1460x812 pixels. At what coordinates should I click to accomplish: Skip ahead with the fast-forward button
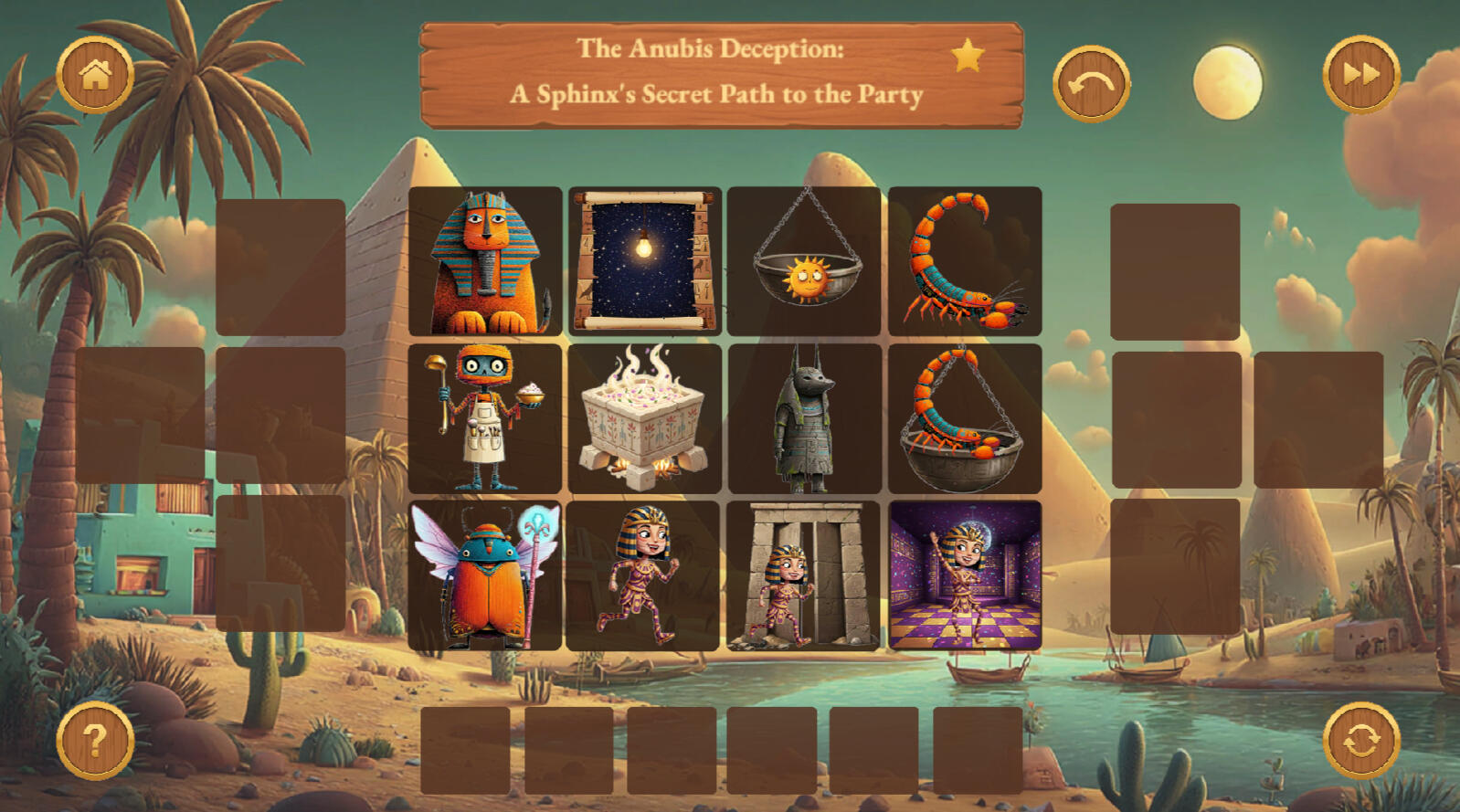(1360, 75)
